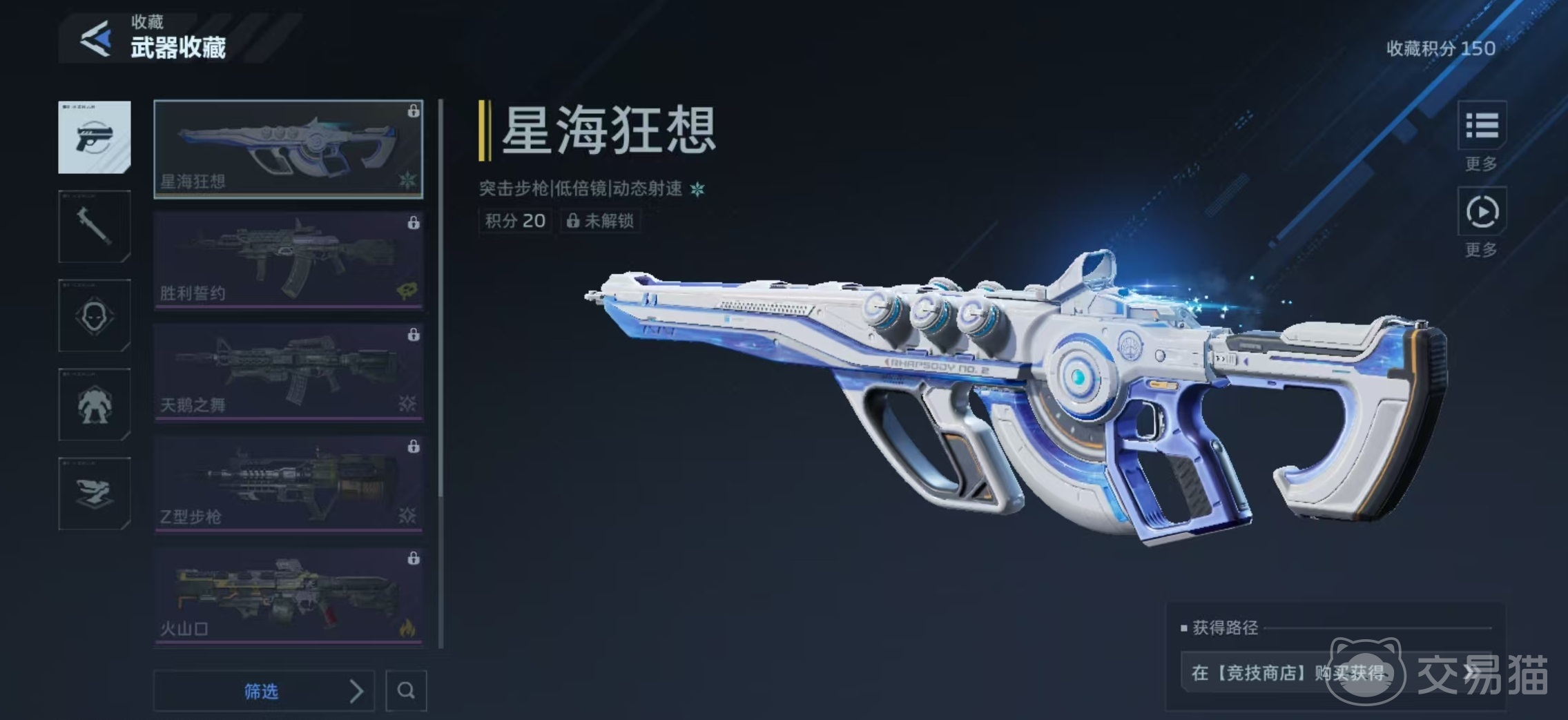1568x720 pixels.
Task: Select the 天鹅之舞 weapon skin
Action: click(288, 372)
